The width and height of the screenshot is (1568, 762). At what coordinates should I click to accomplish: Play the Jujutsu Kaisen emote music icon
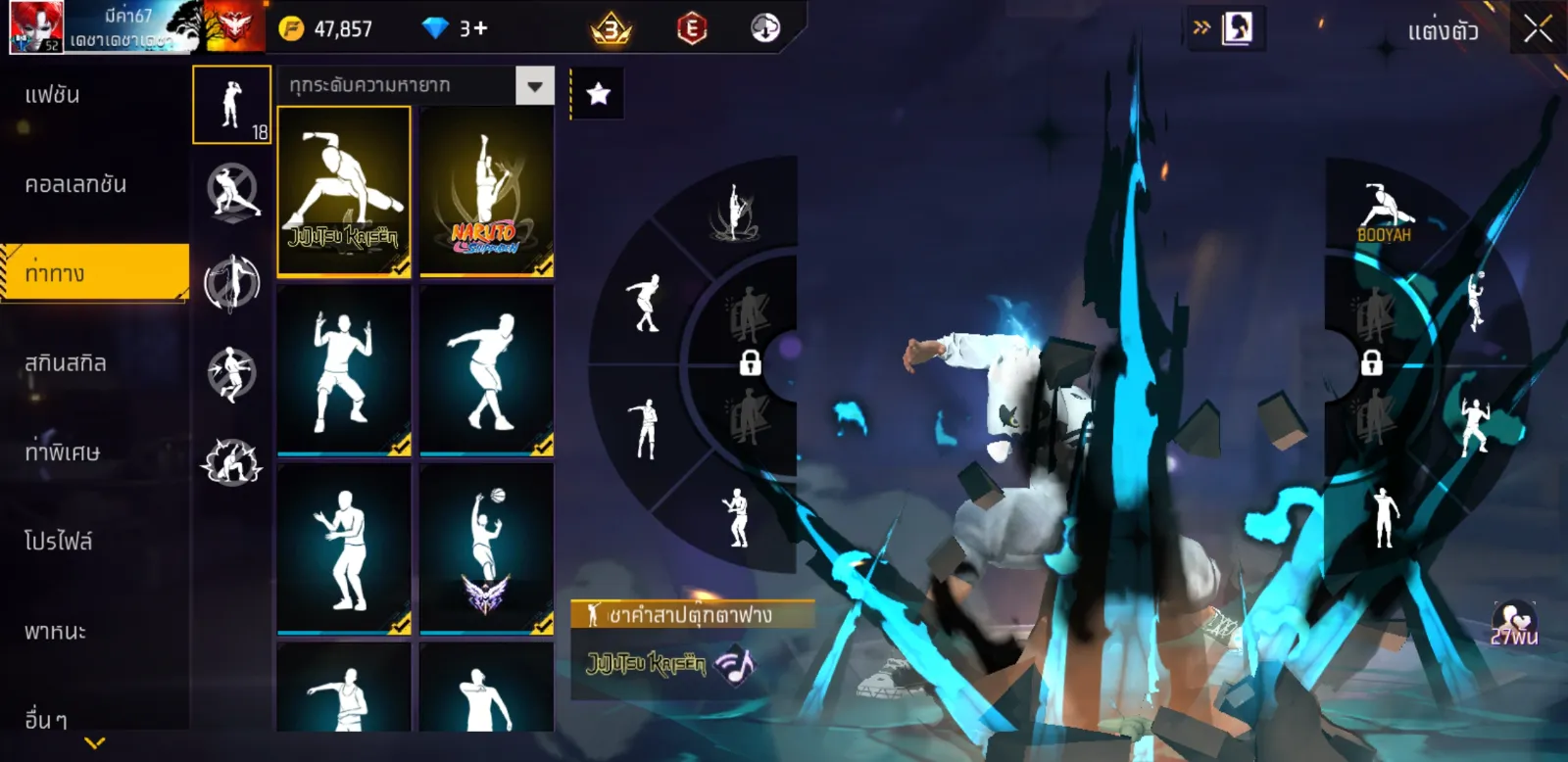736,665
